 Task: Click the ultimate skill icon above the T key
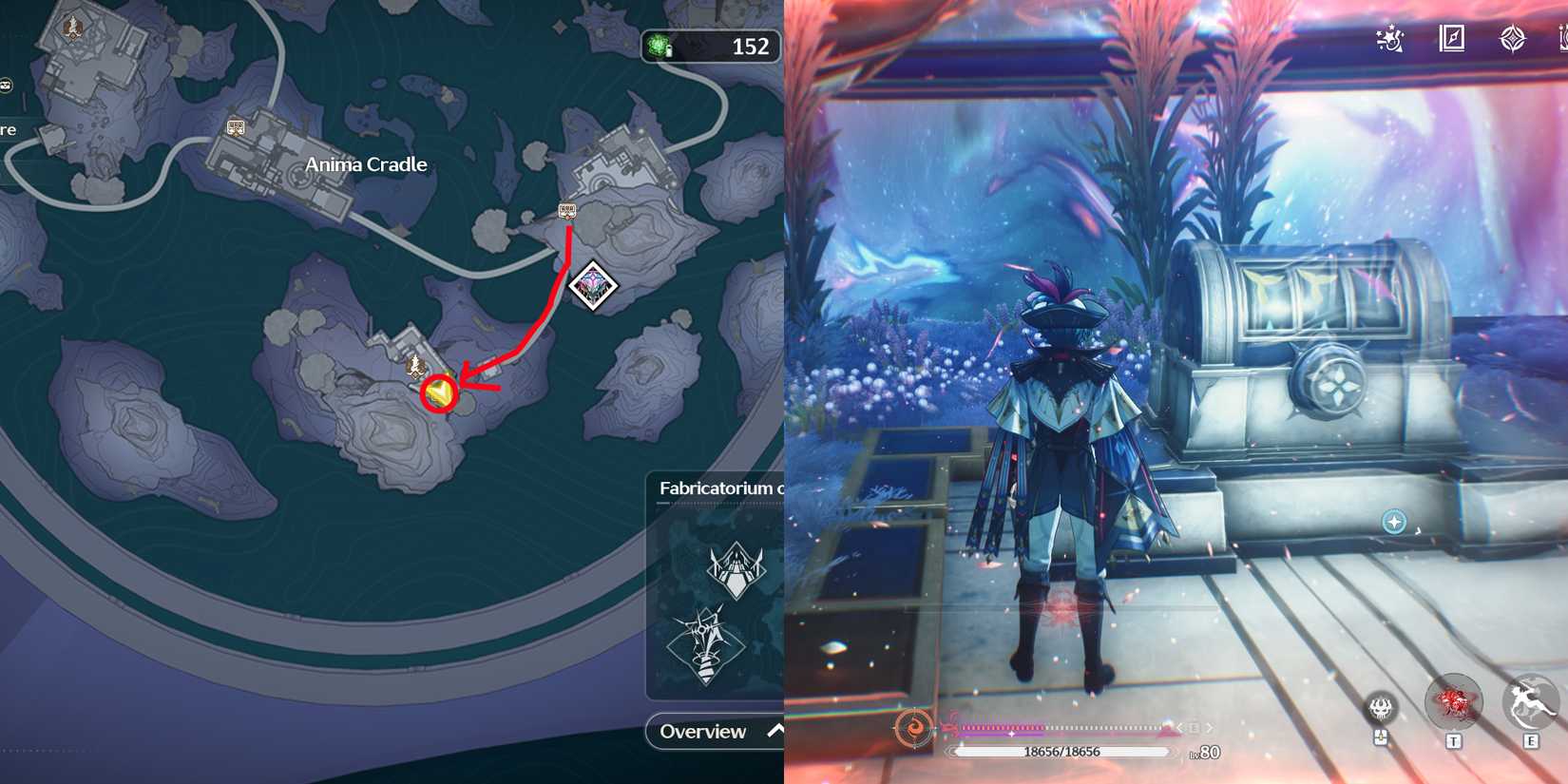coord(1455,700)
